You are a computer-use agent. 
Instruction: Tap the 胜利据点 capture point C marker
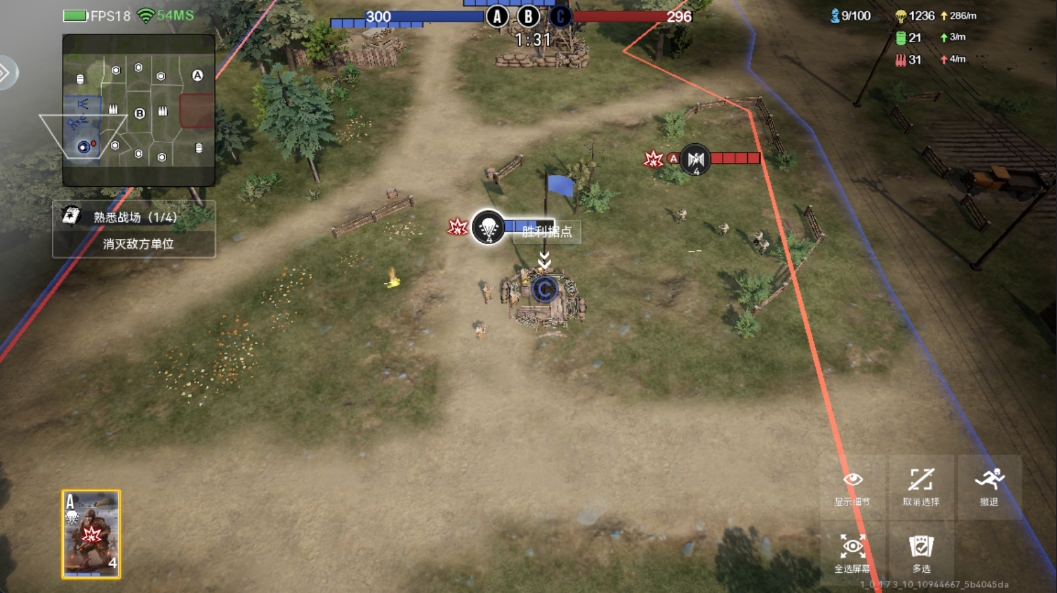point(544,289)
